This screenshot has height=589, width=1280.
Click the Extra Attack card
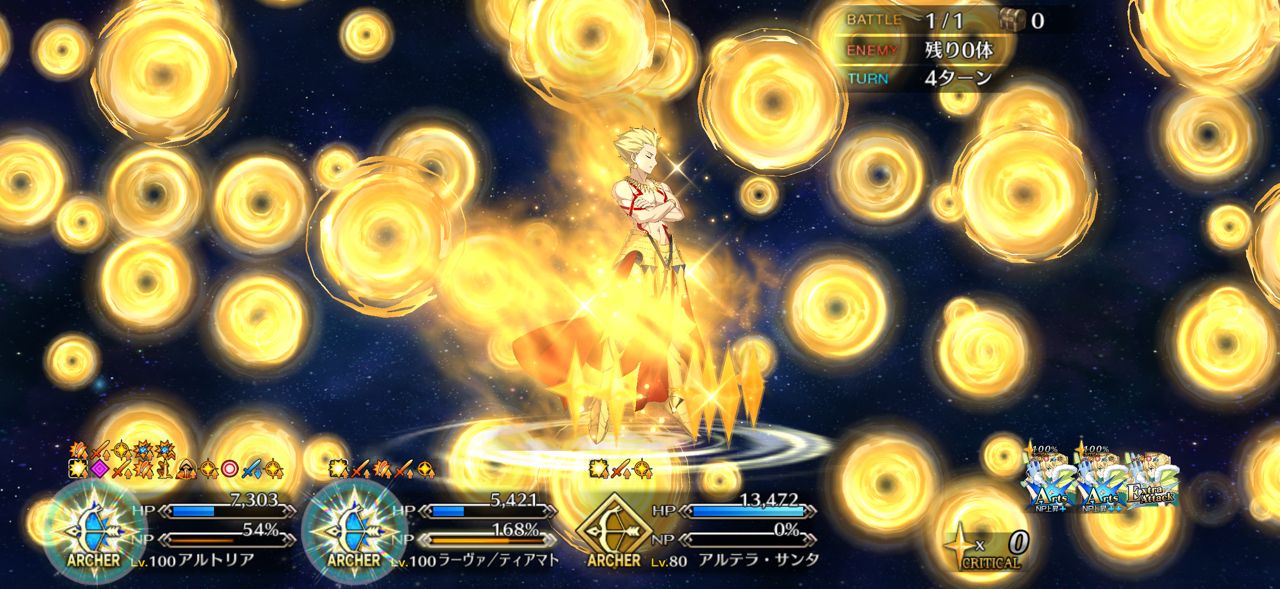tap(1152, 480)
